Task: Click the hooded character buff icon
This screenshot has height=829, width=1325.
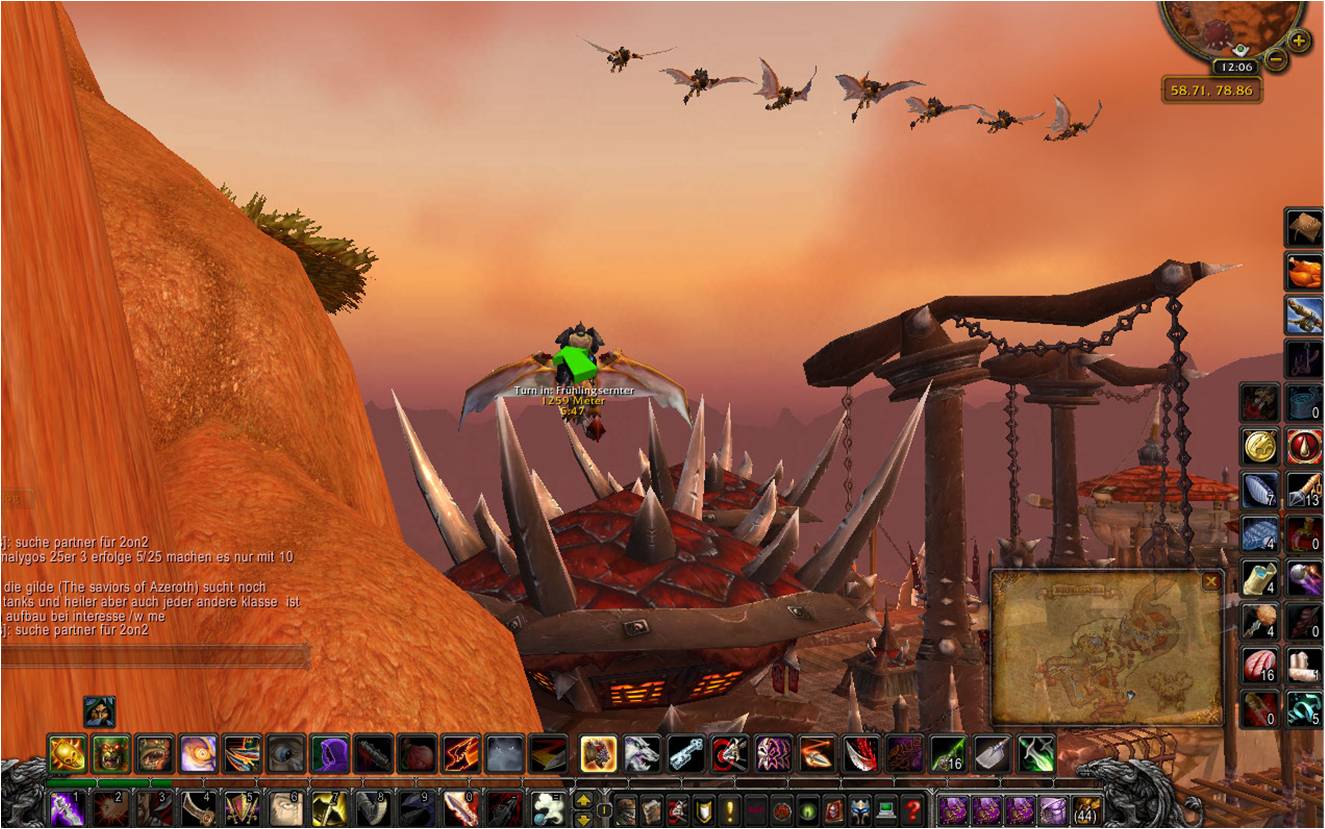Action: (99, 712)
